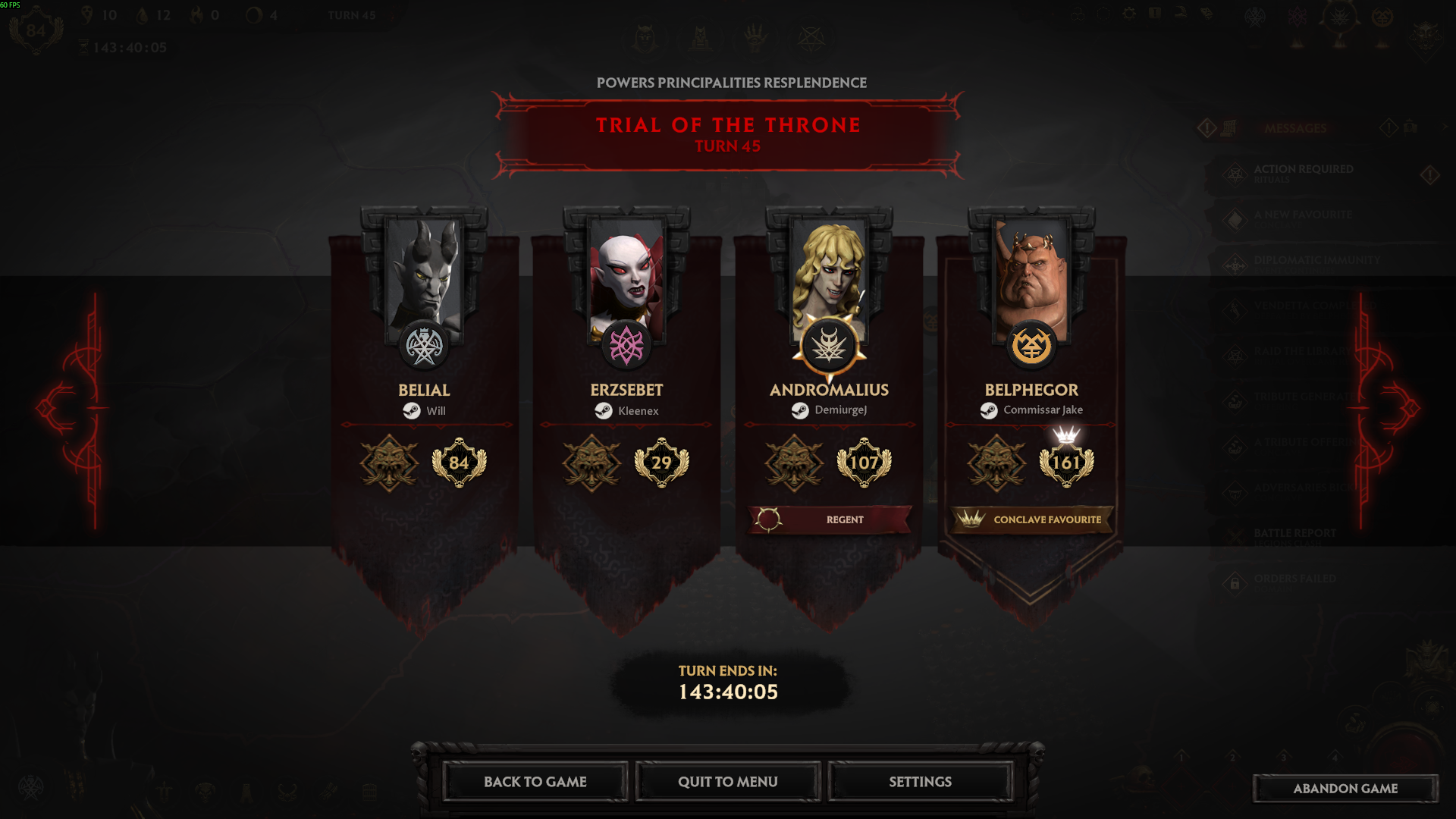Click Belial's grey sigil emblem
The width and height of the screenshot is (1456, 819).
pyautogui.click(x=424, y=347)
